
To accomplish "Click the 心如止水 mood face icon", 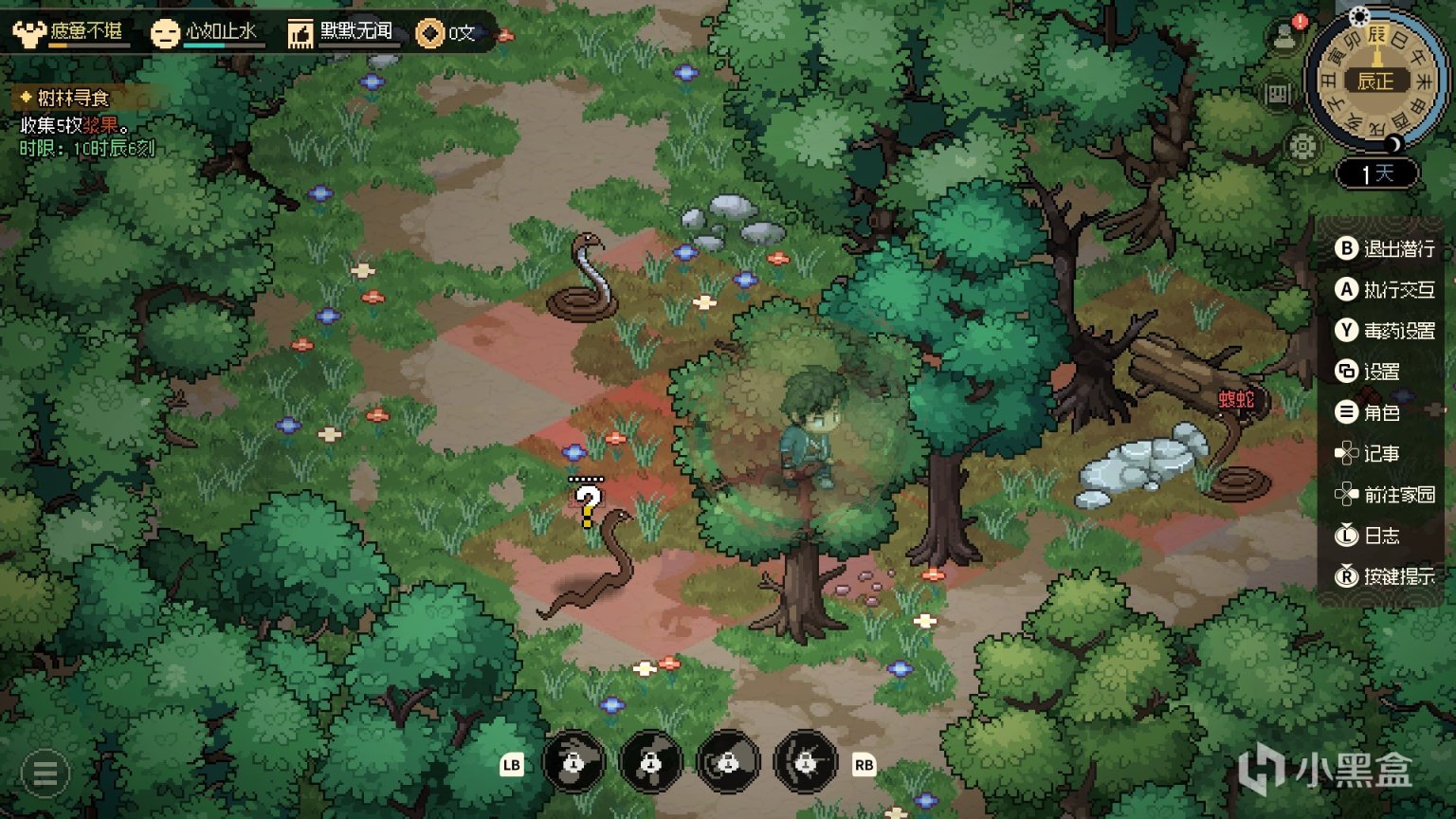I will [x=165, y=34].
